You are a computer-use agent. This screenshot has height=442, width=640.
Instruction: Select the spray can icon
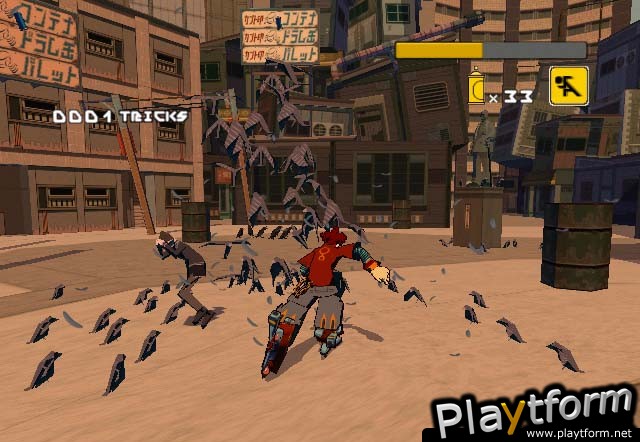[x=476, y=89]
